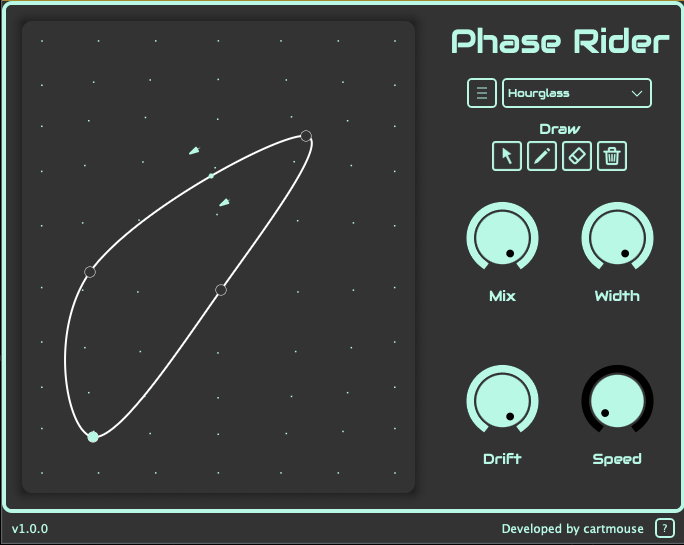
Task: Open help with the question mark button
Action: click(x=664, y=528)
